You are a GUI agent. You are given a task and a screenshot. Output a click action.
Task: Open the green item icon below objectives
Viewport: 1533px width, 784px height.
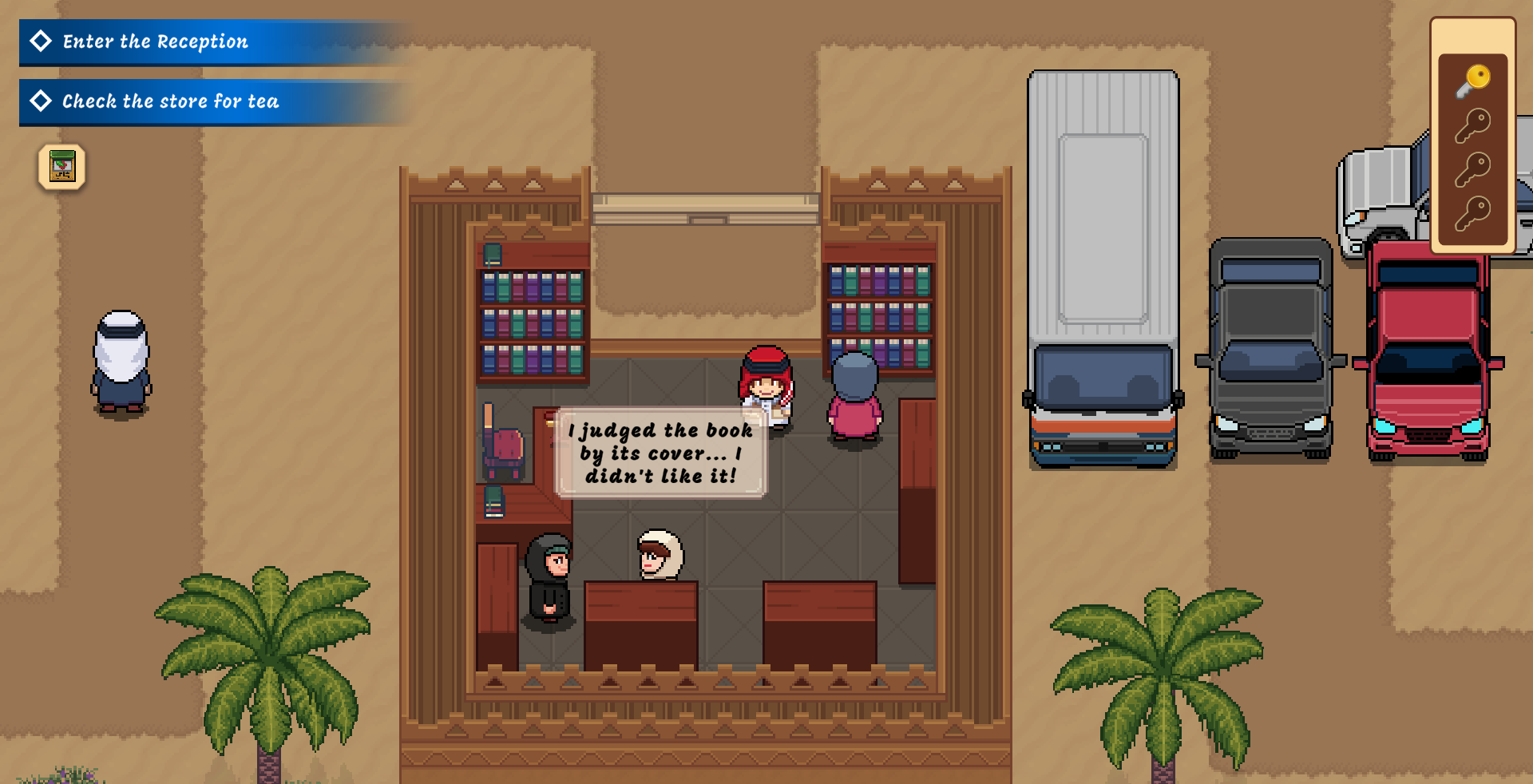coord(62,167)
